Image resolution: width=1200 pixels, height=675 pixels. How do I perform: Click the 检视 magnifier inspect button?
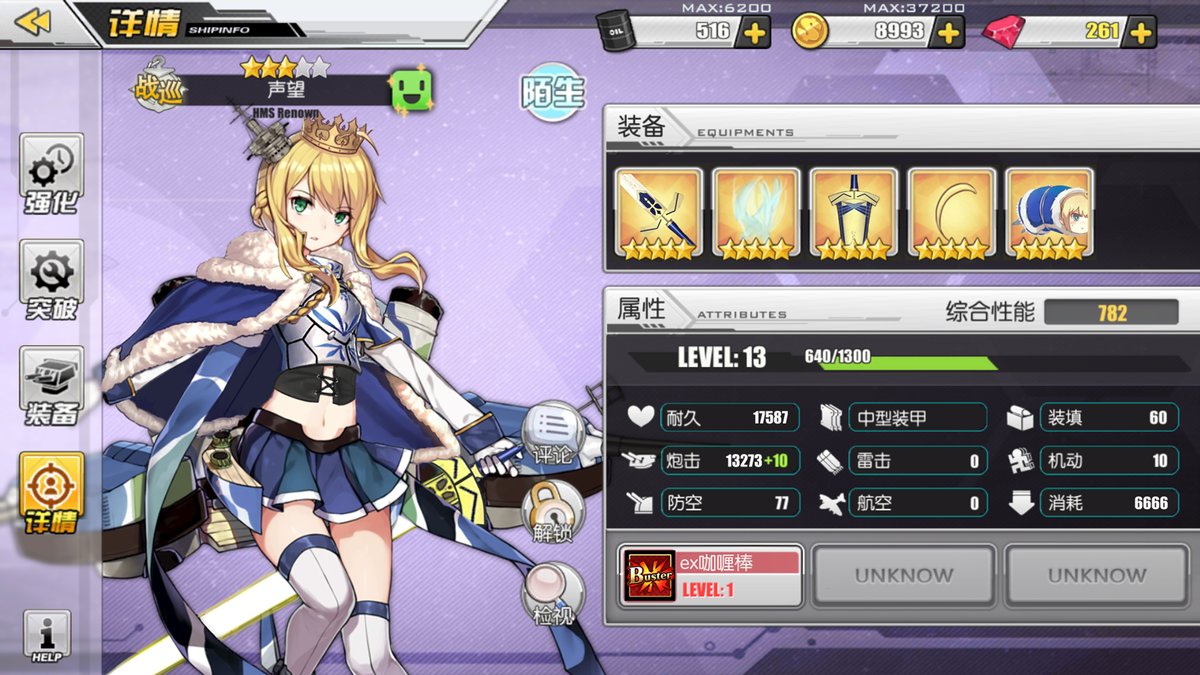click(552, 595)
